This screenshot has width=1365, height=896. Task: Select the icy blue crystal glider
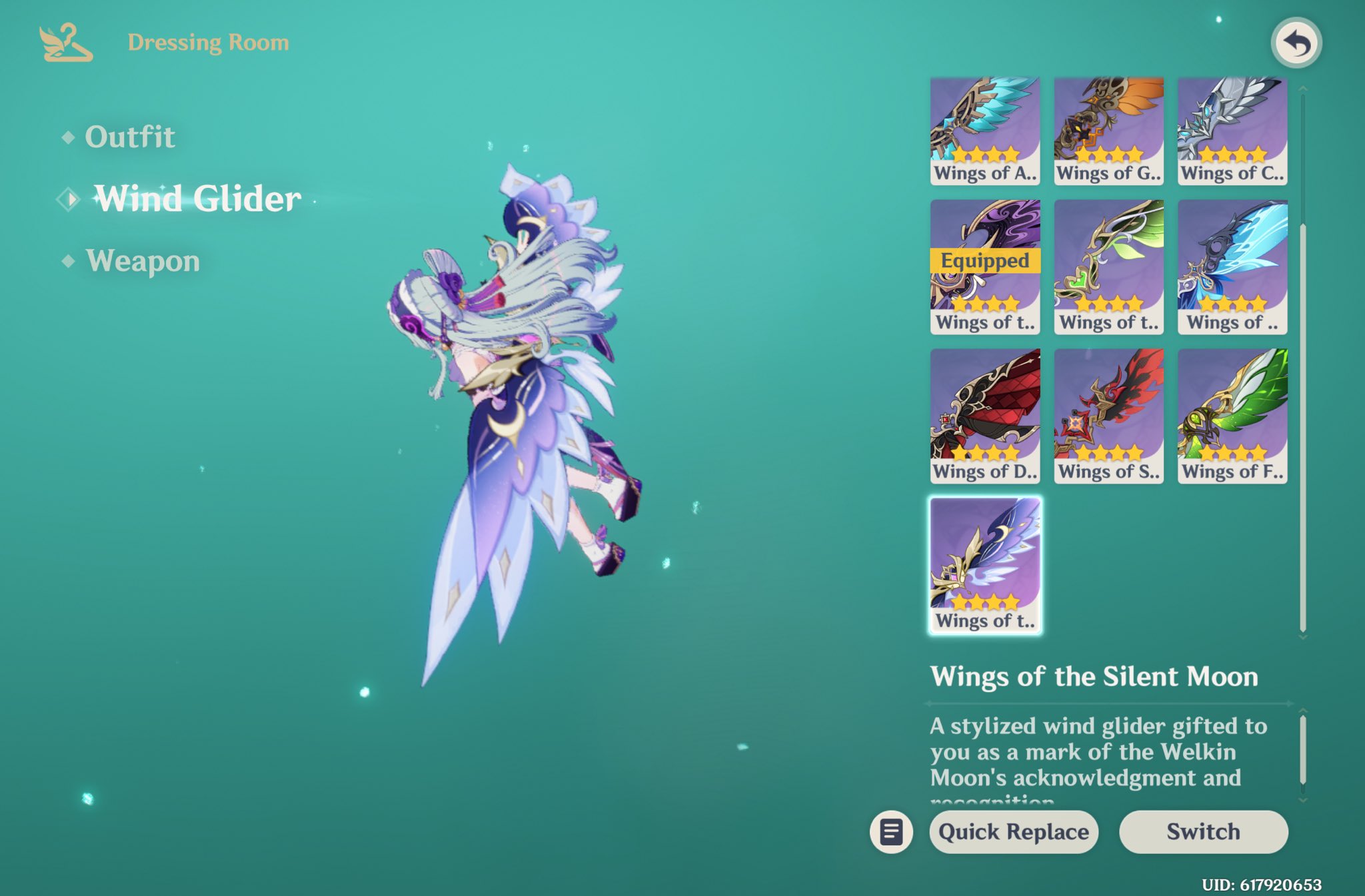point(1232,266)
